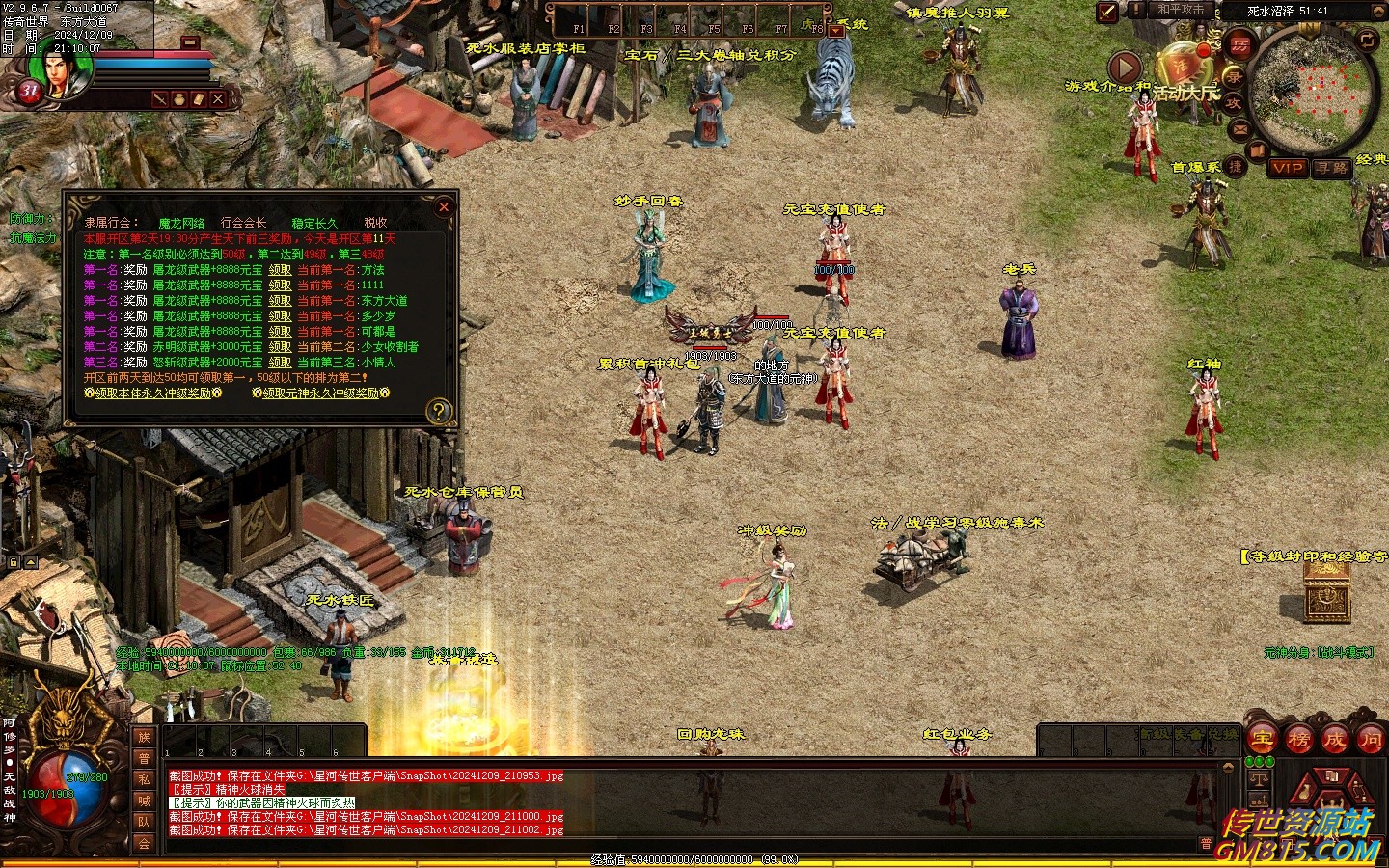This screenshot has height=868, width=1389.
Task: Toggle the 和平攻击 attack mode button
Action: click(x=1180, y=10)
